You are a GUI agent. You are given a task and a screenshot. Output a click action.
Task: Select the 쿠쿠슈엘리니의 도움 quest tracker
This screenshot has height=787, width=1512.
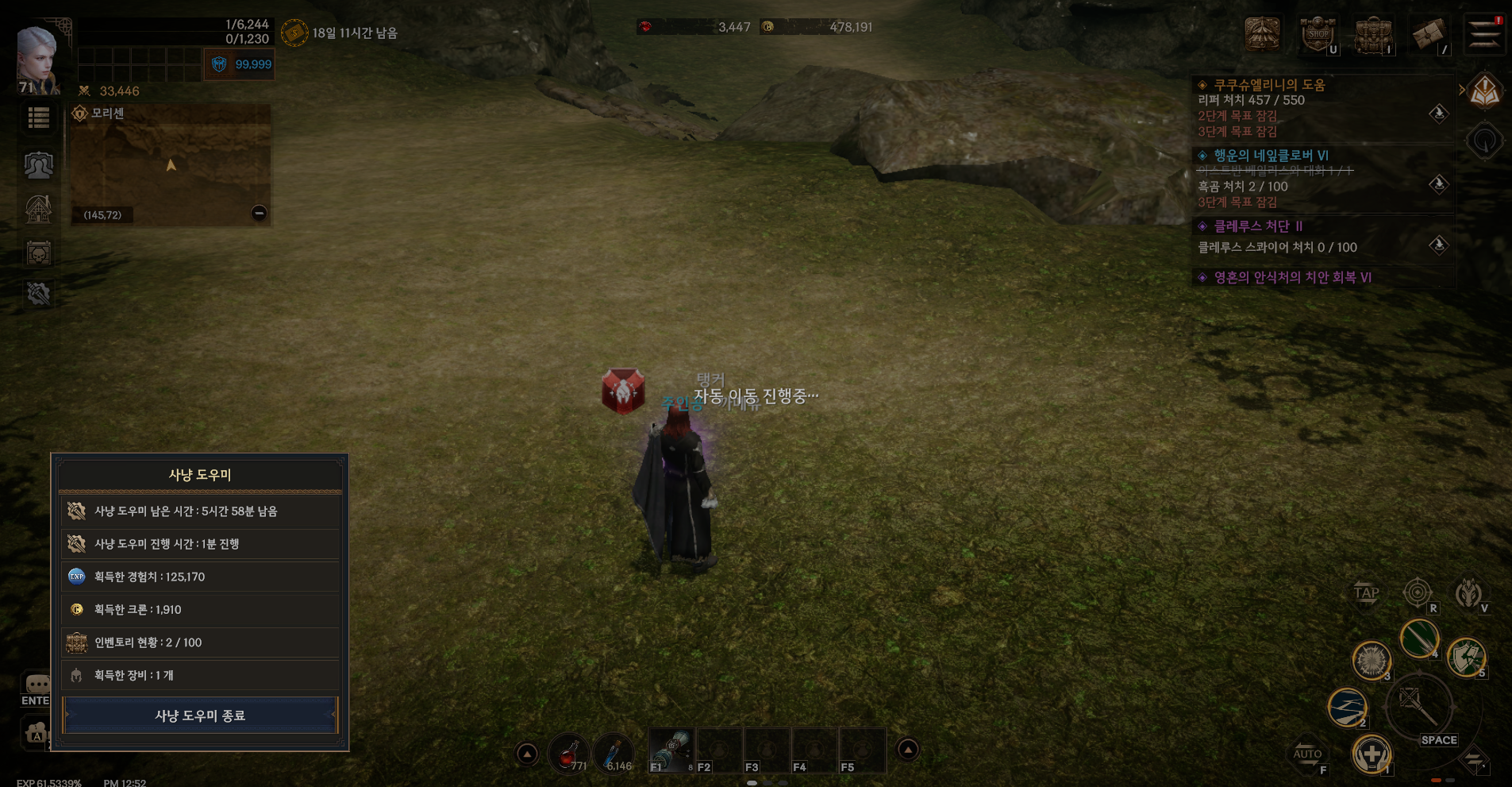click(1269, 85)
